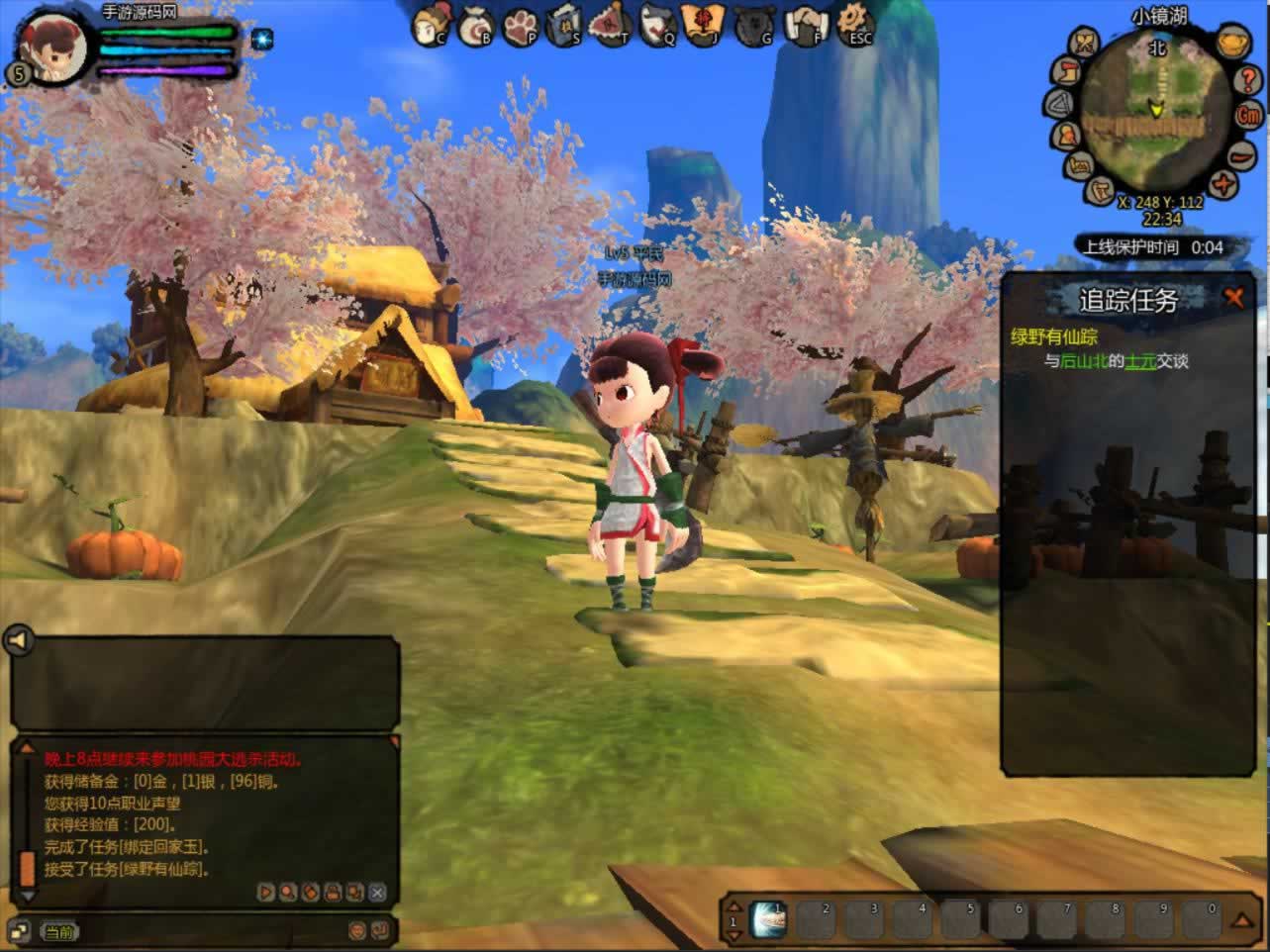This screenshot has width=1270, height=952.
Task: Zoom in the minimap with plus button
Action: point(1224,184)
